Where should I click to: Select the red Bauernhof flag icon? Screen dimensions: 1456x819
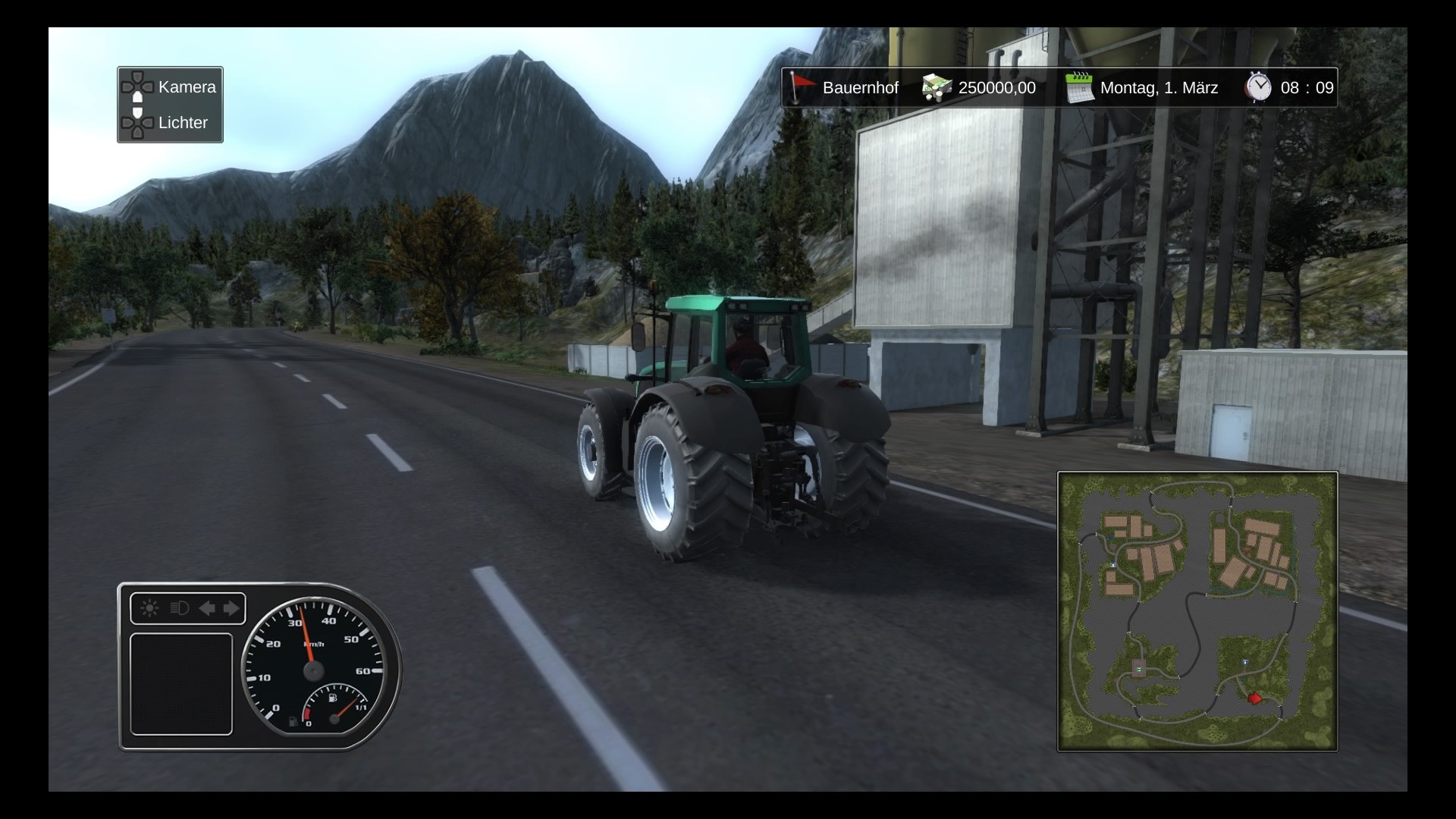point(801,87)
